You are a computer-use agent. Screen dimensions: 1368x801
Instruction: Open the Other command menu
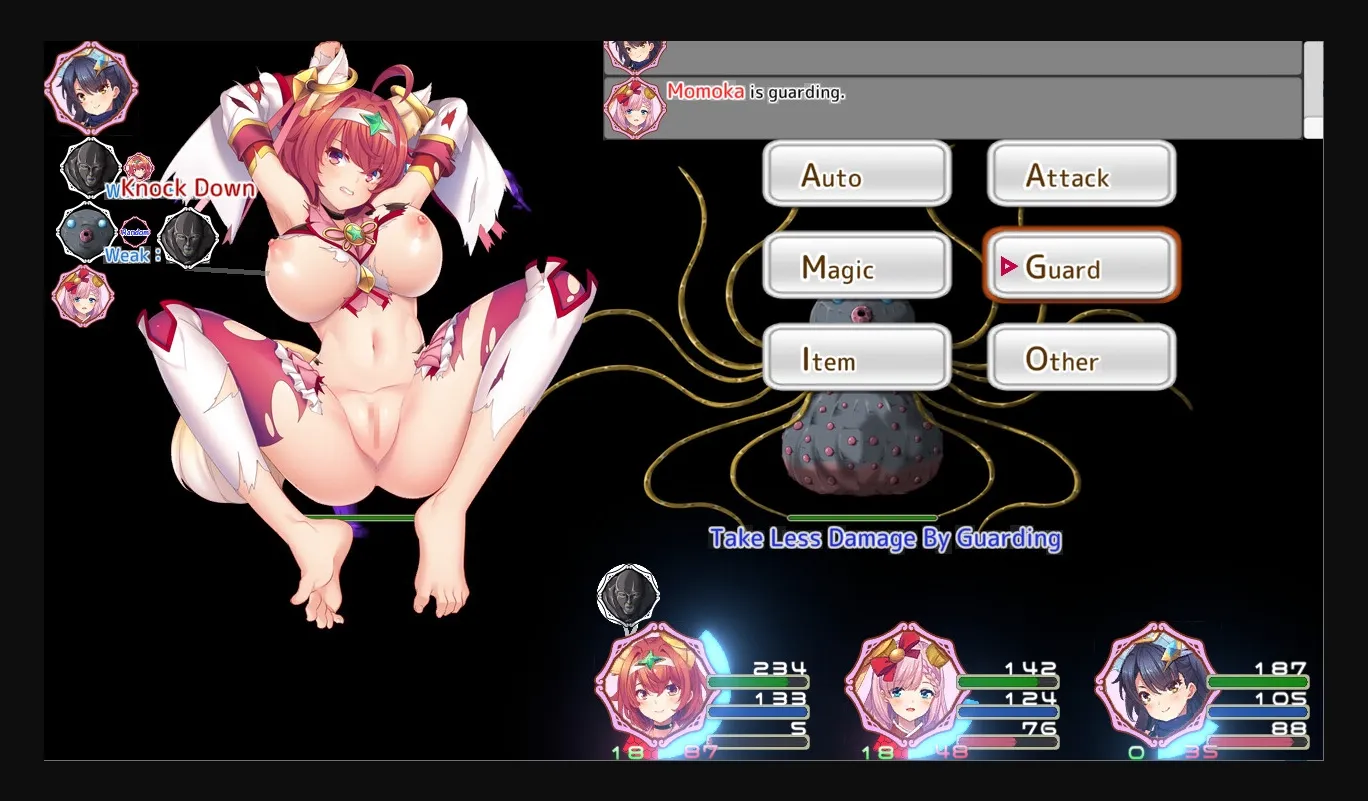click(x=1080, y=358)
